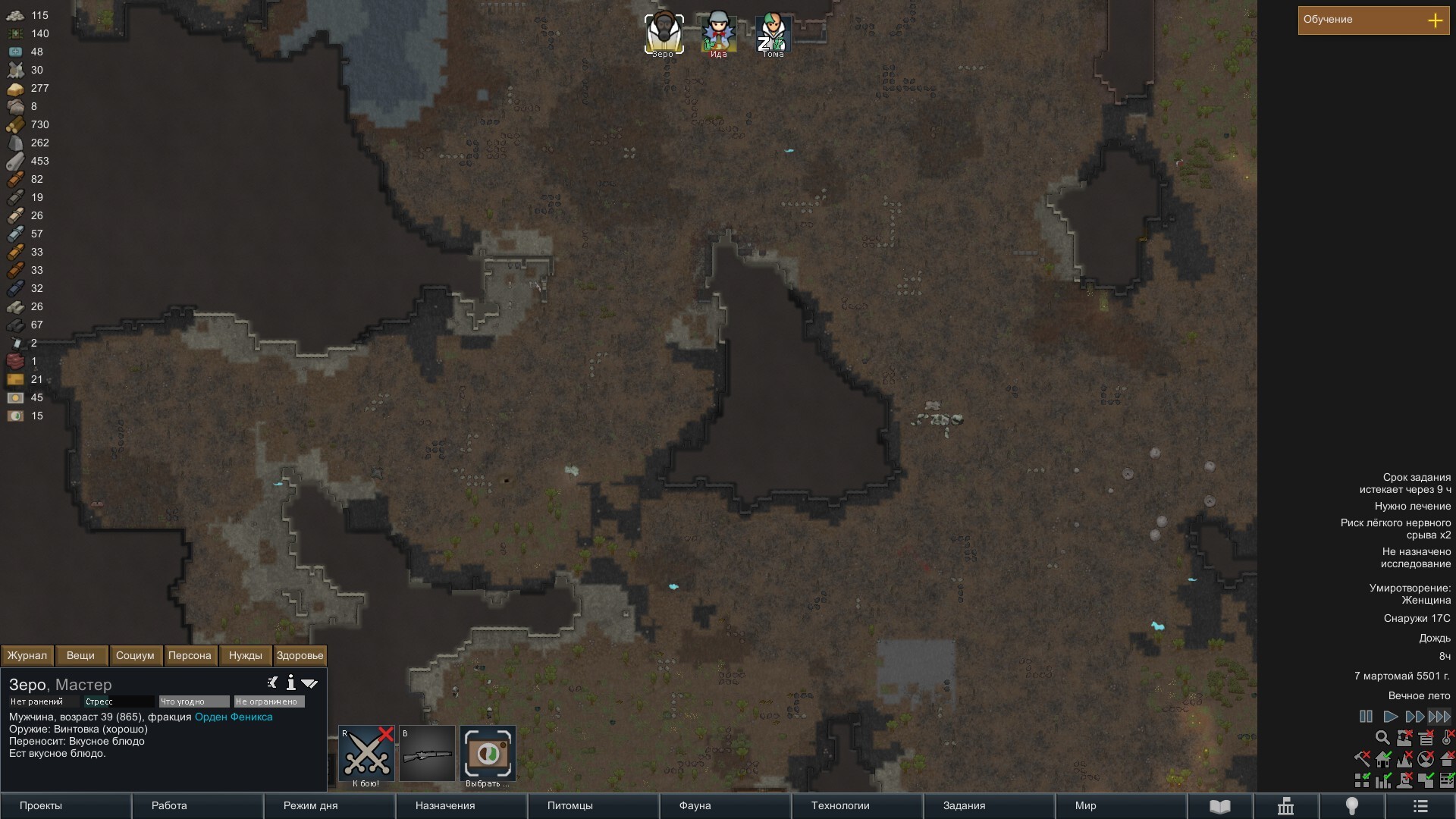
Task: Show the Вещи gear tab
Action: pos(80,655)
